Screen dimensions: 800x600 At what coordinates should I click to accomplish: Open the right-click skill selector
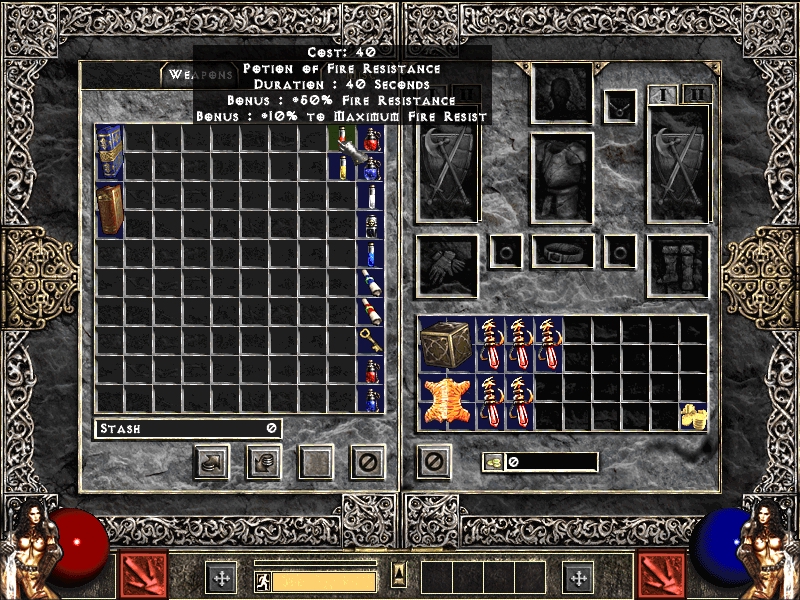[662, 576]
